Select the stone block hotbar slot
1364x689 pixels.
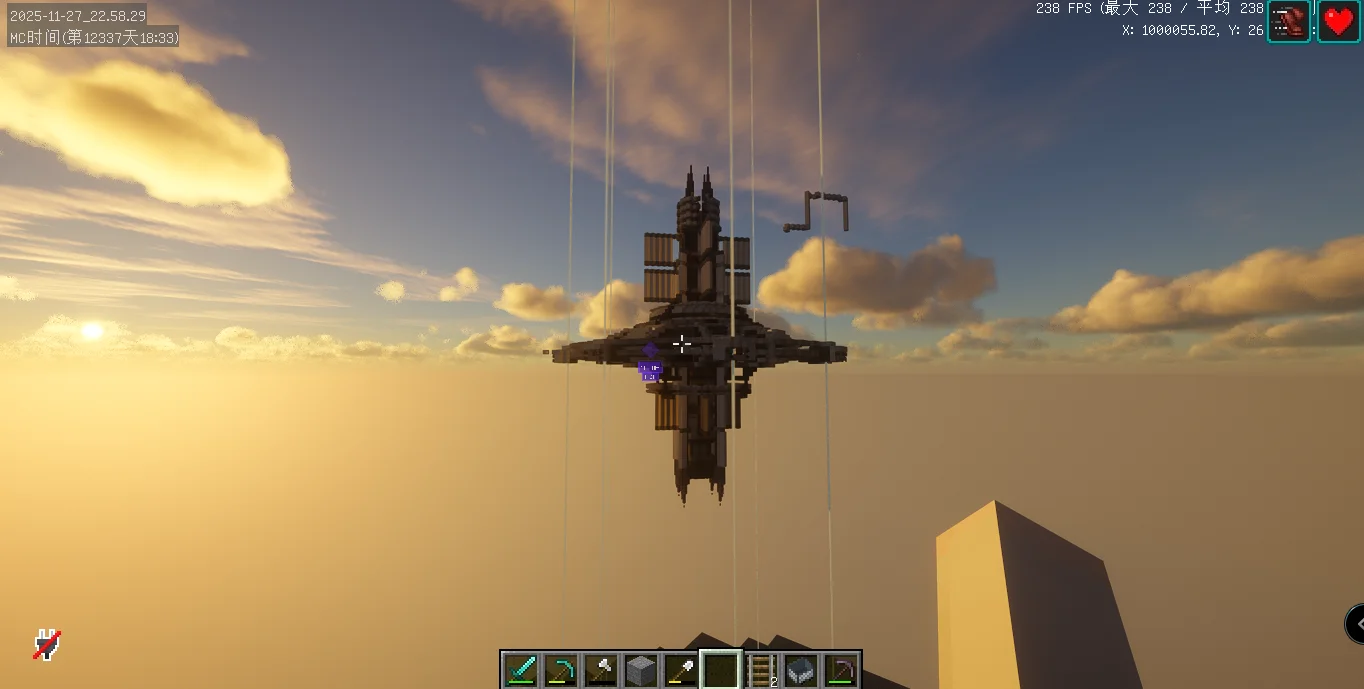pos(641,669)
